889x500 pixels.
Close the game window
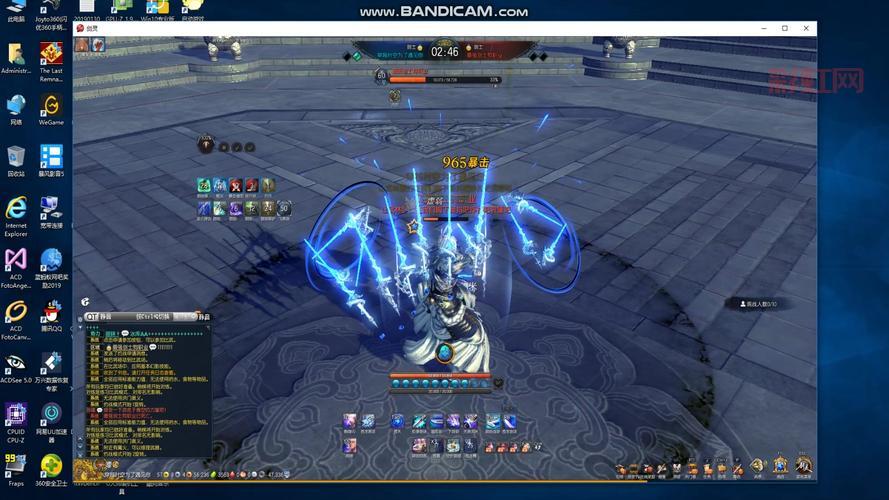805,29
